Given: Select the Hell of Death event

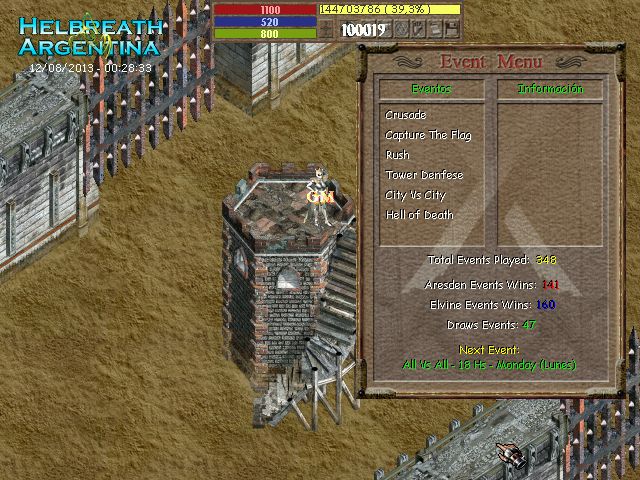Looking at the screenshot, I should (x=419, y=215).
